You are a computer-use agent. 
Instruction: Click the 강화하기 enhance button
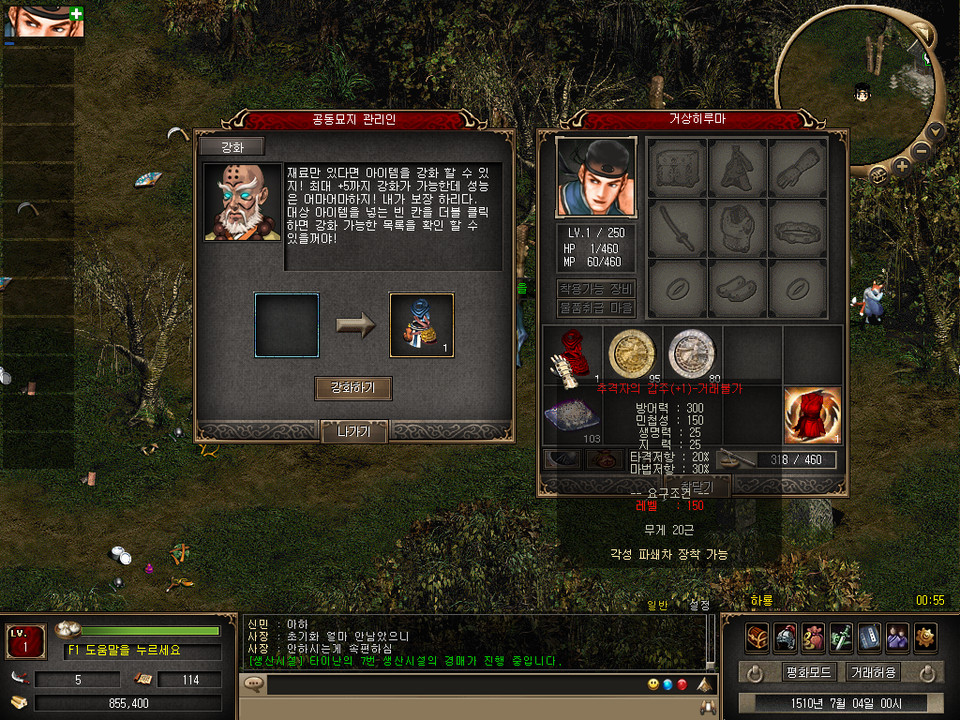coord(353,388)
